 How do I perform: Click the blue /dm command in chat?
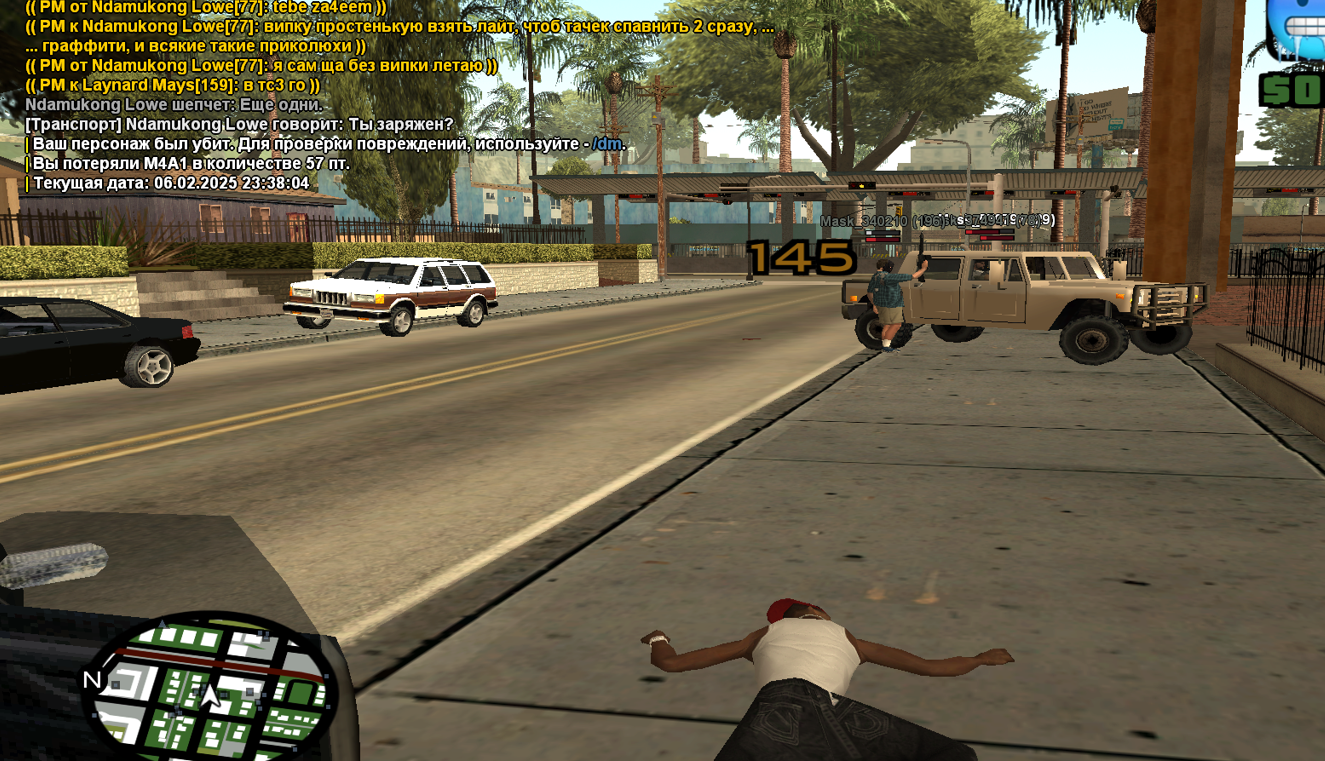(608, 144)
